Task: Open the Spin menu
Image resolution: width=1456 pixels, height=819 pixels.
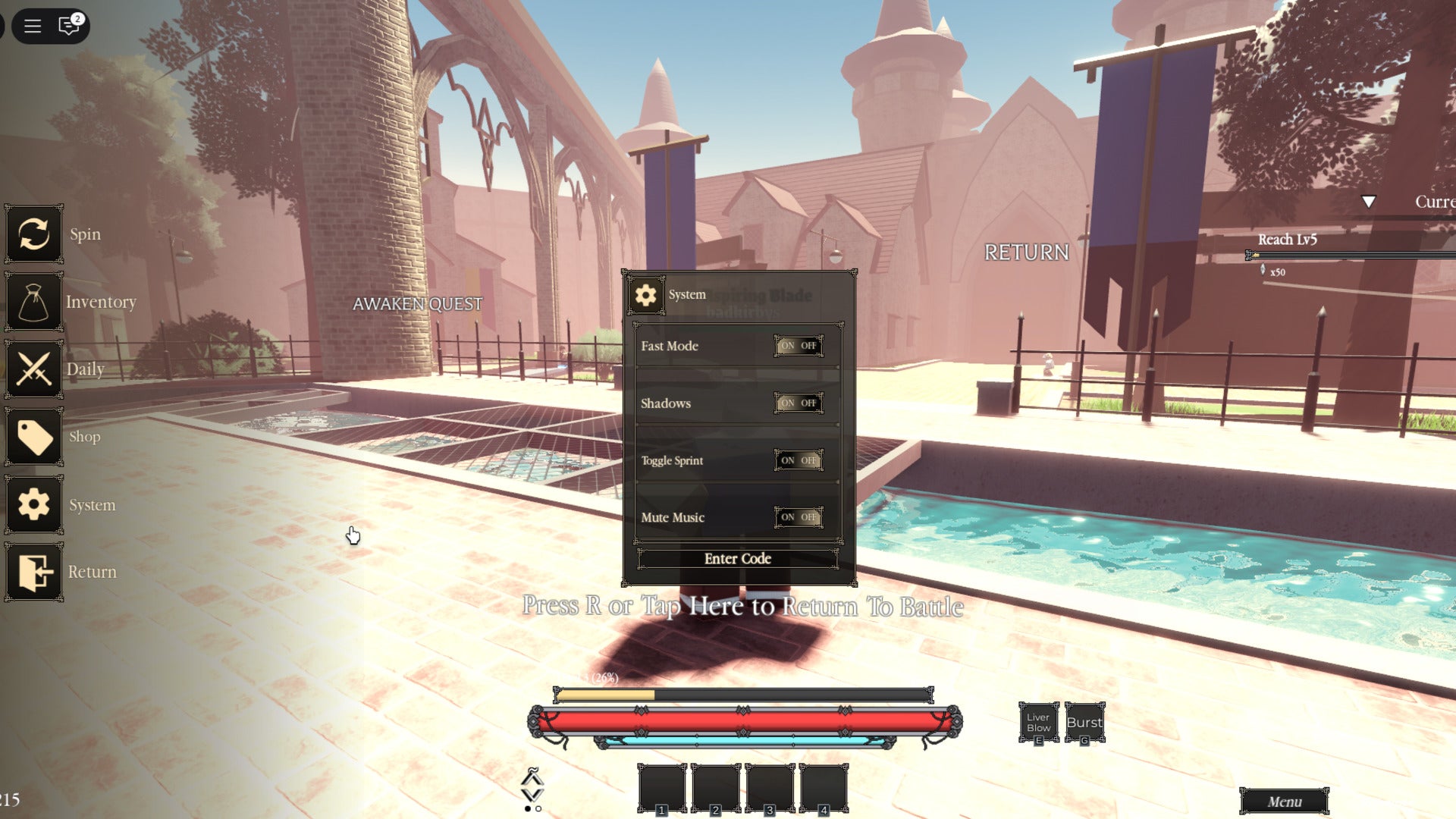Action: pyautogui.click(x=34, y=234)
